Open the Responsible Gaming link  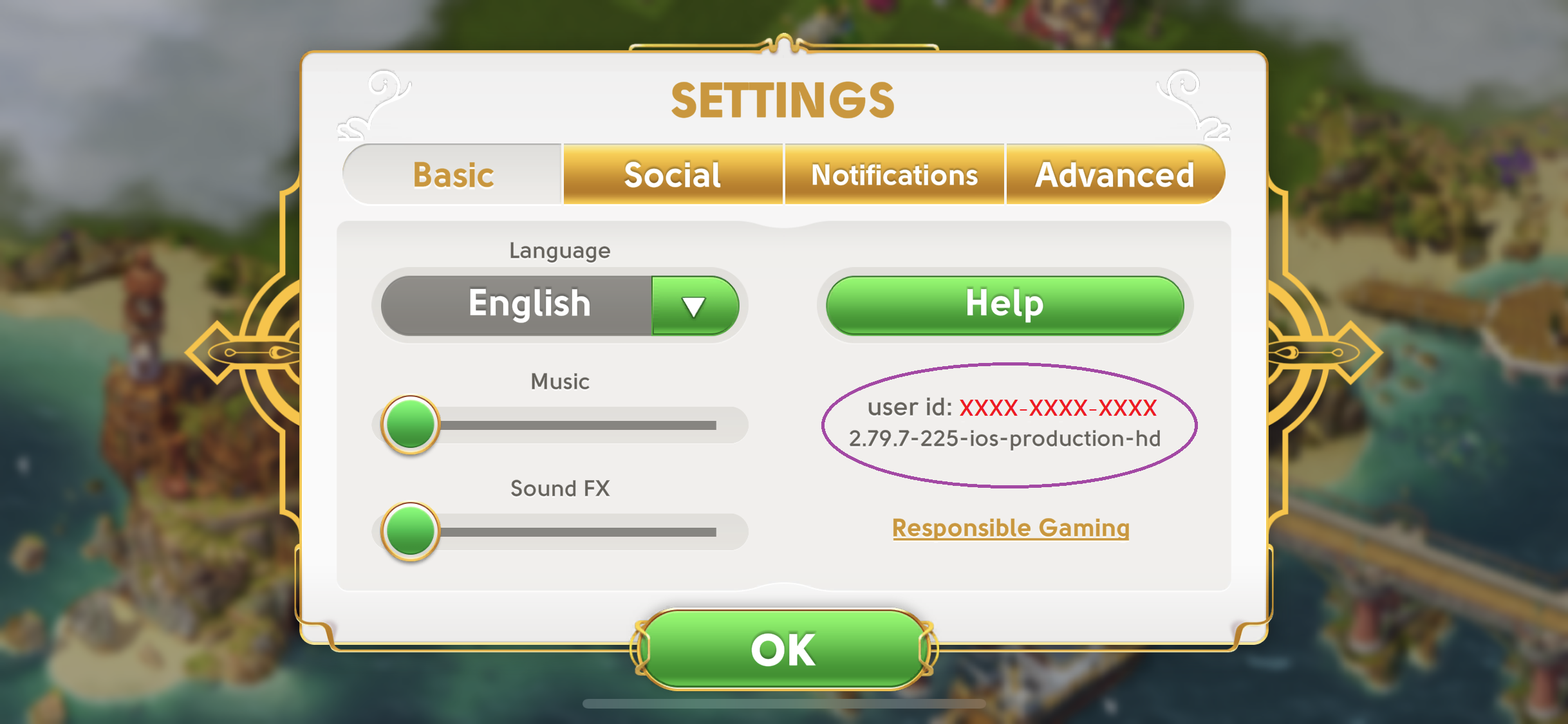(1011, 528)
